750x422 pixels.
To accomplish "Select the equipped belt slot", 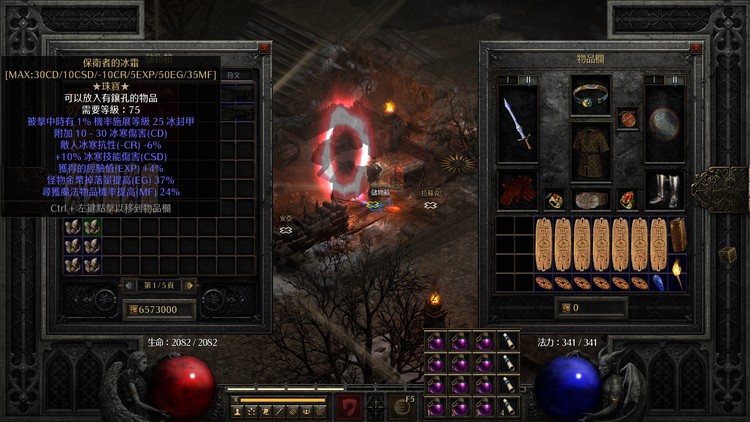I will [591, 199].
